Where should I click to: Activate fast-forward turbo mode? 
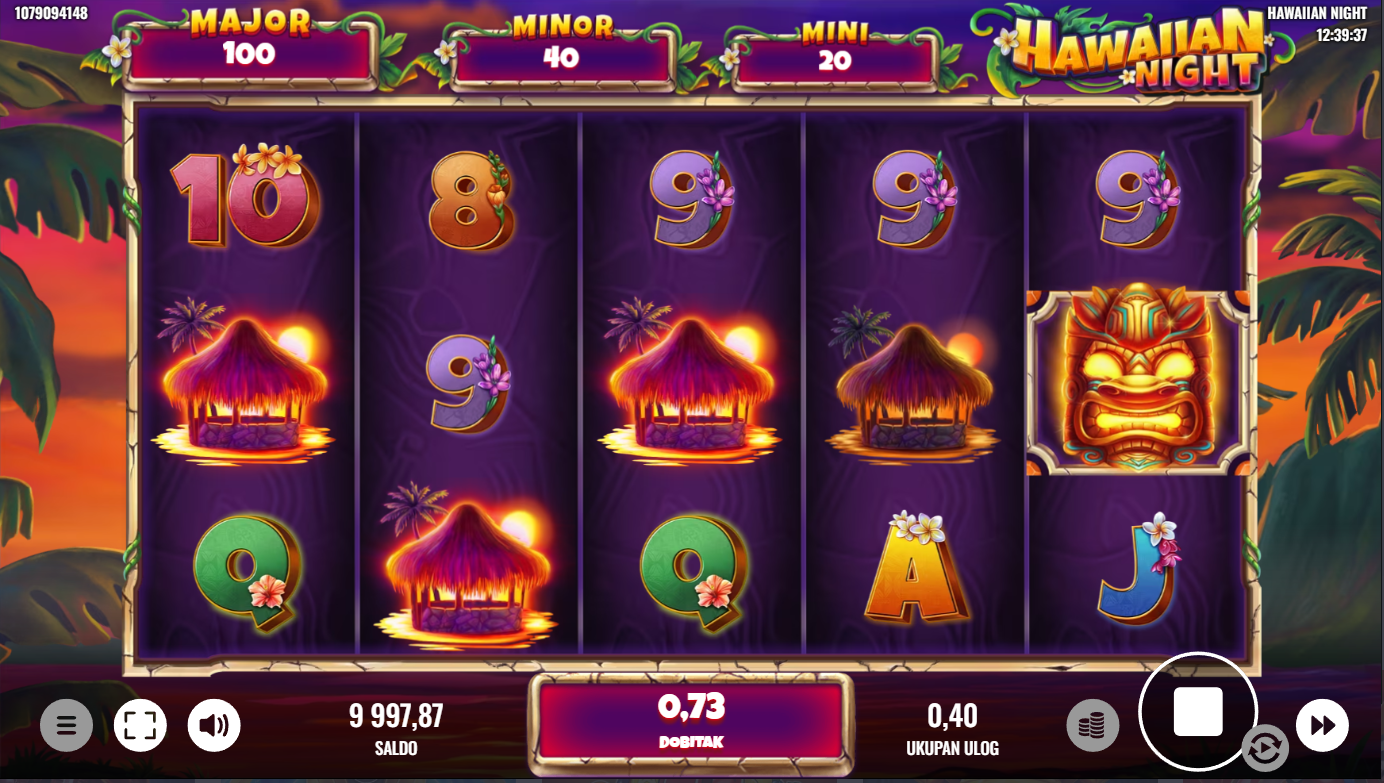(1322, 725)
